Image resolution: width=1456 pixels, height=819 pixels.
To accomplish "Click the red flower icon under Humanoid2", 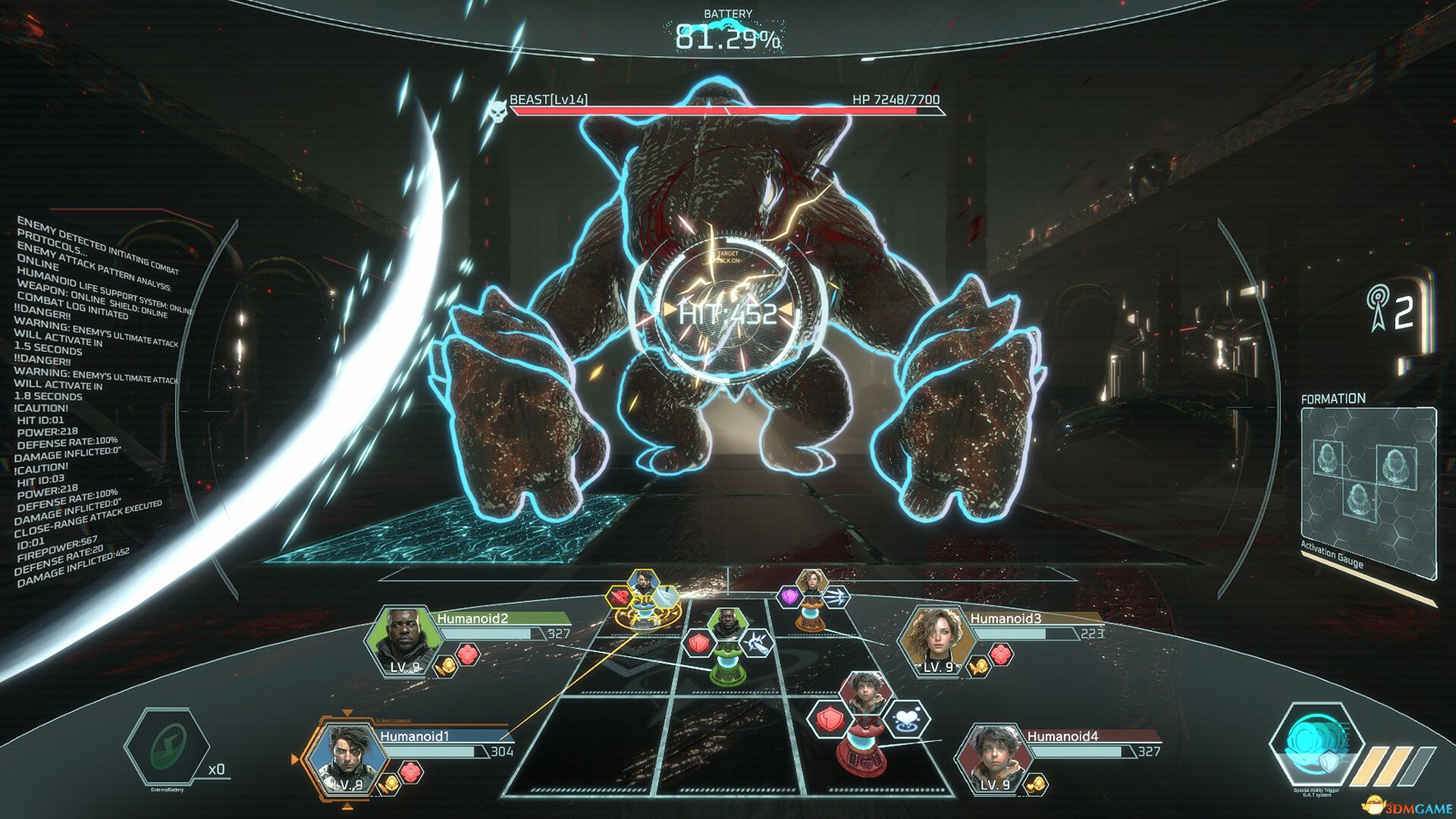I will (x=468, y=654).
